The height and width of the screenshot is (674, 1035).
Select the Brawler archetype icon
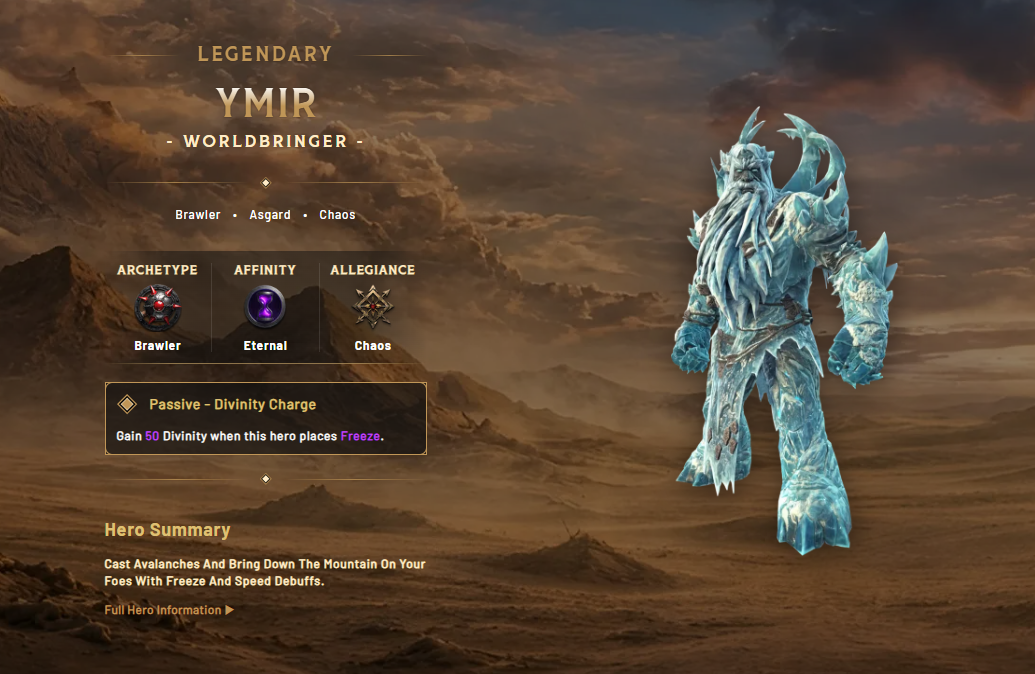click(158, 307)
